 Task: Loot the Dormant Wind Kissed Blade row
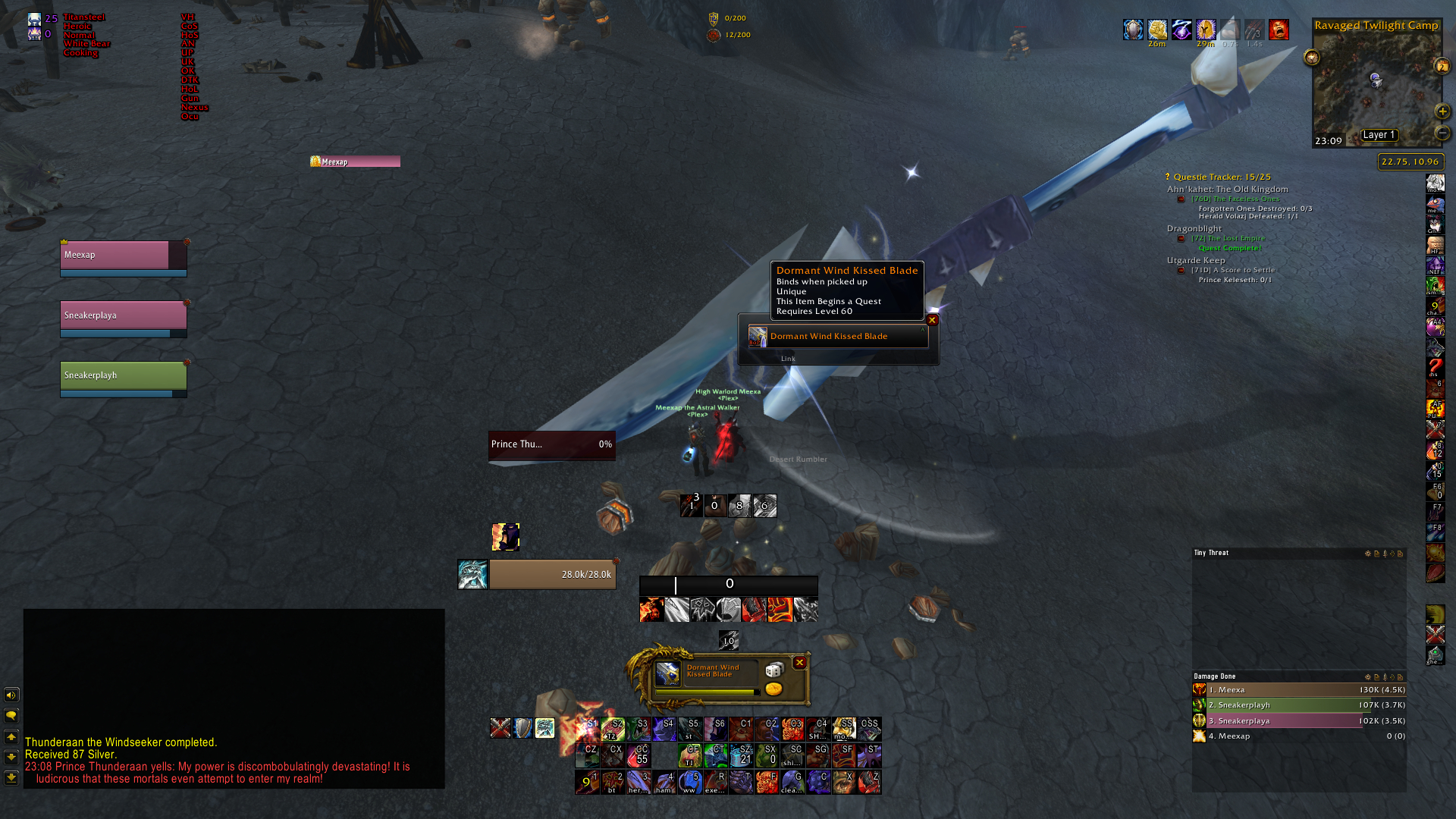[838, 336]
